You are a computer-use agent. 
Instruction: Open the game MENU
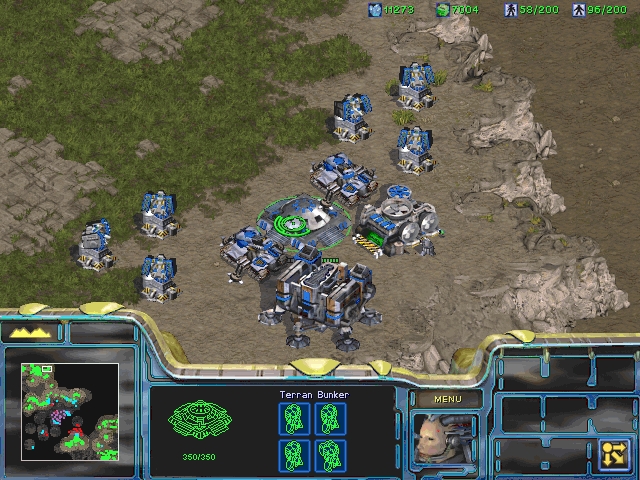445,399
